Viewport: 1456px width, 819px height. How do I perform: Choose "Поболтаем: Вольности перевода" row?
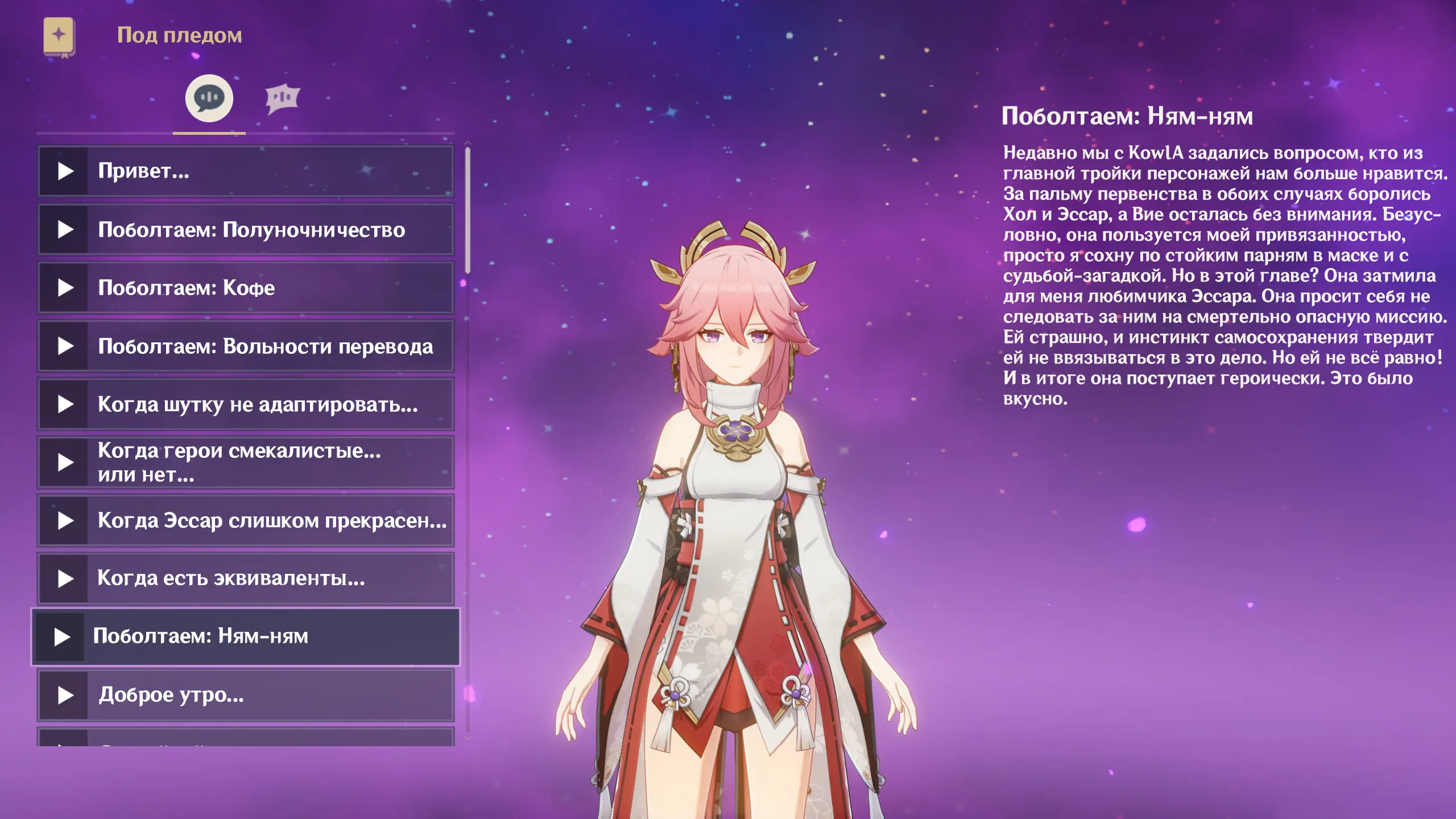tap(246, 346)
